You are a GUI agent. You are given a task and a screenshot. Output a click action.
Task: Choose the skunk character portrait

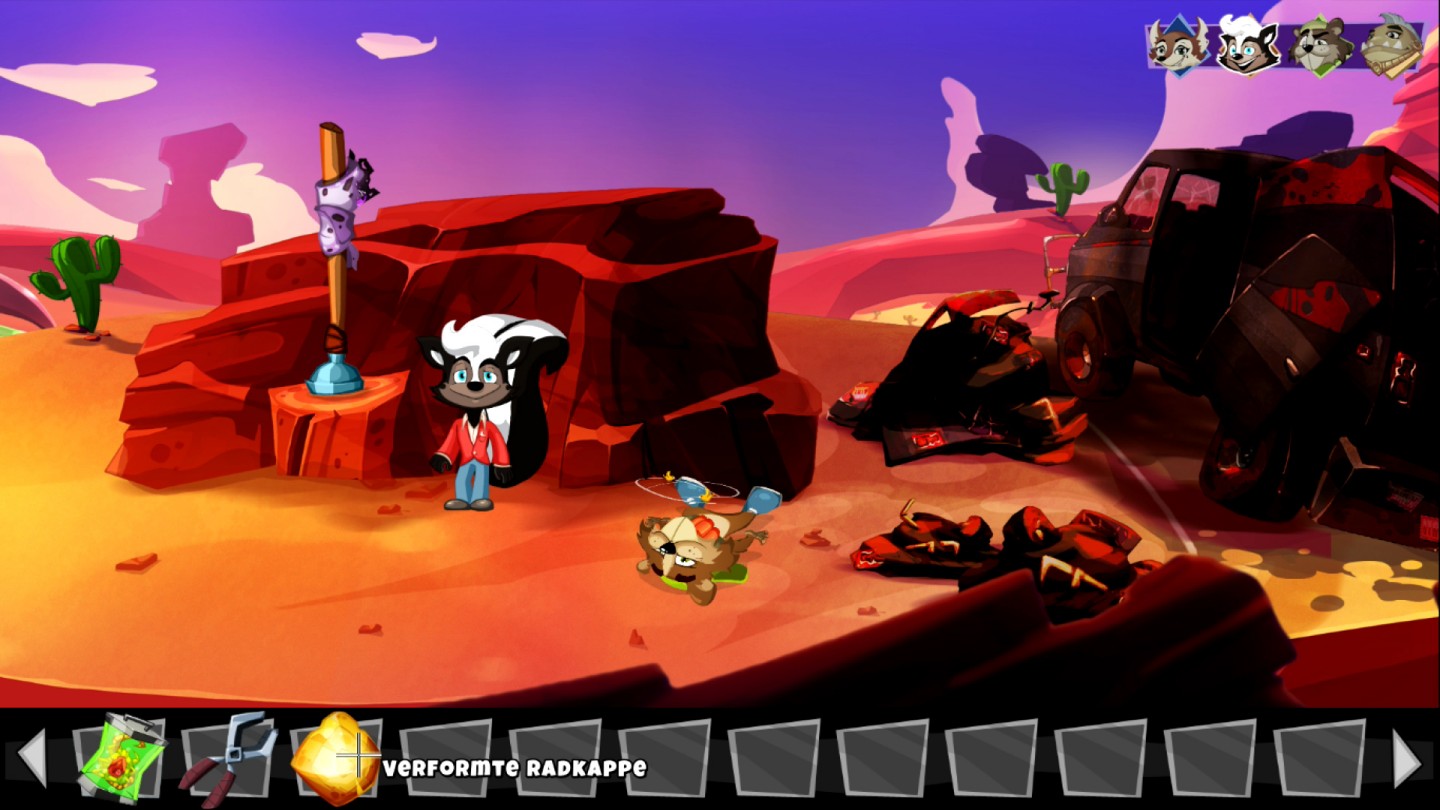coord(1248,45)
